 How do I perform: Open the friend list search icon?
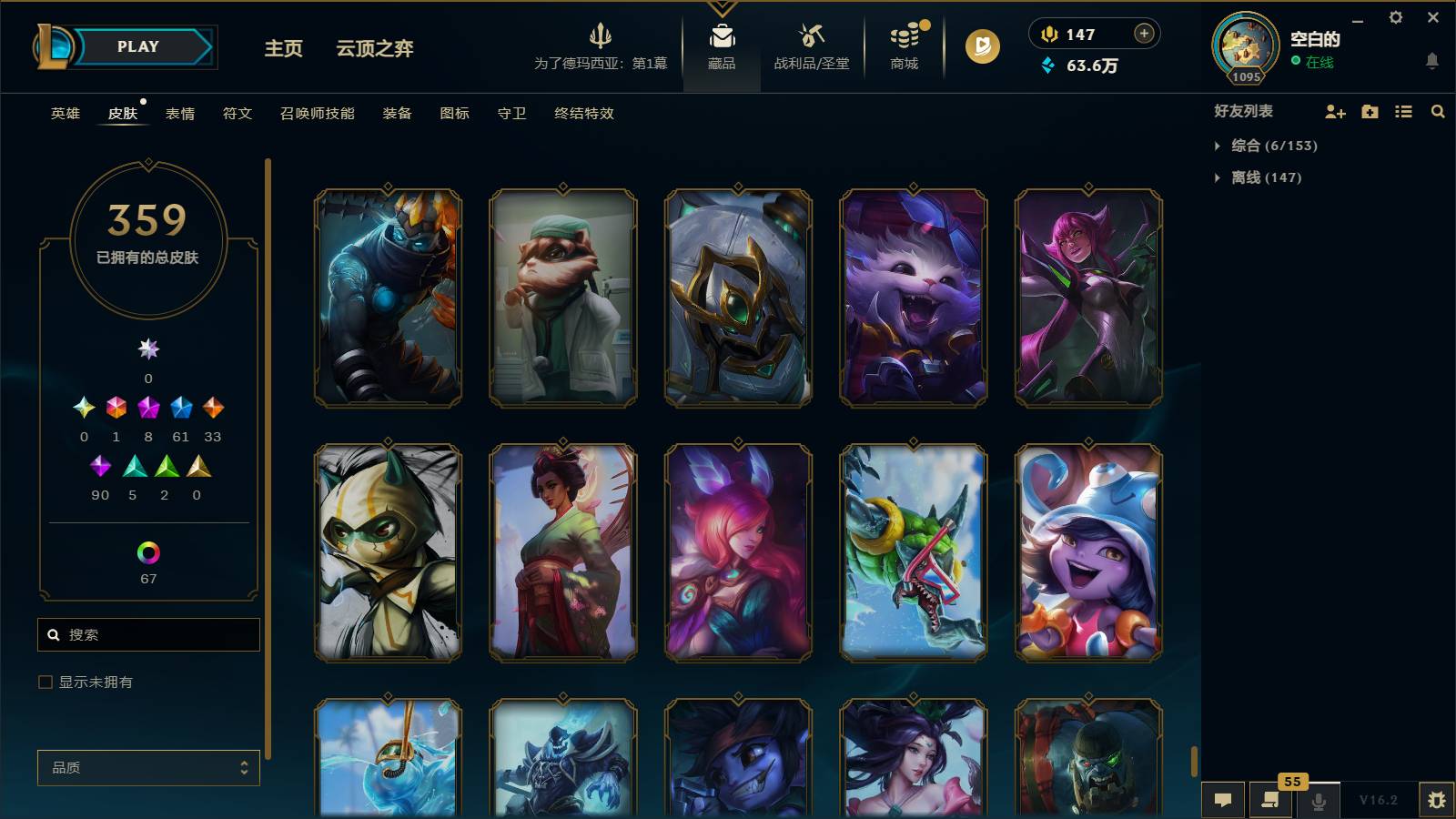click(1438, 112)
